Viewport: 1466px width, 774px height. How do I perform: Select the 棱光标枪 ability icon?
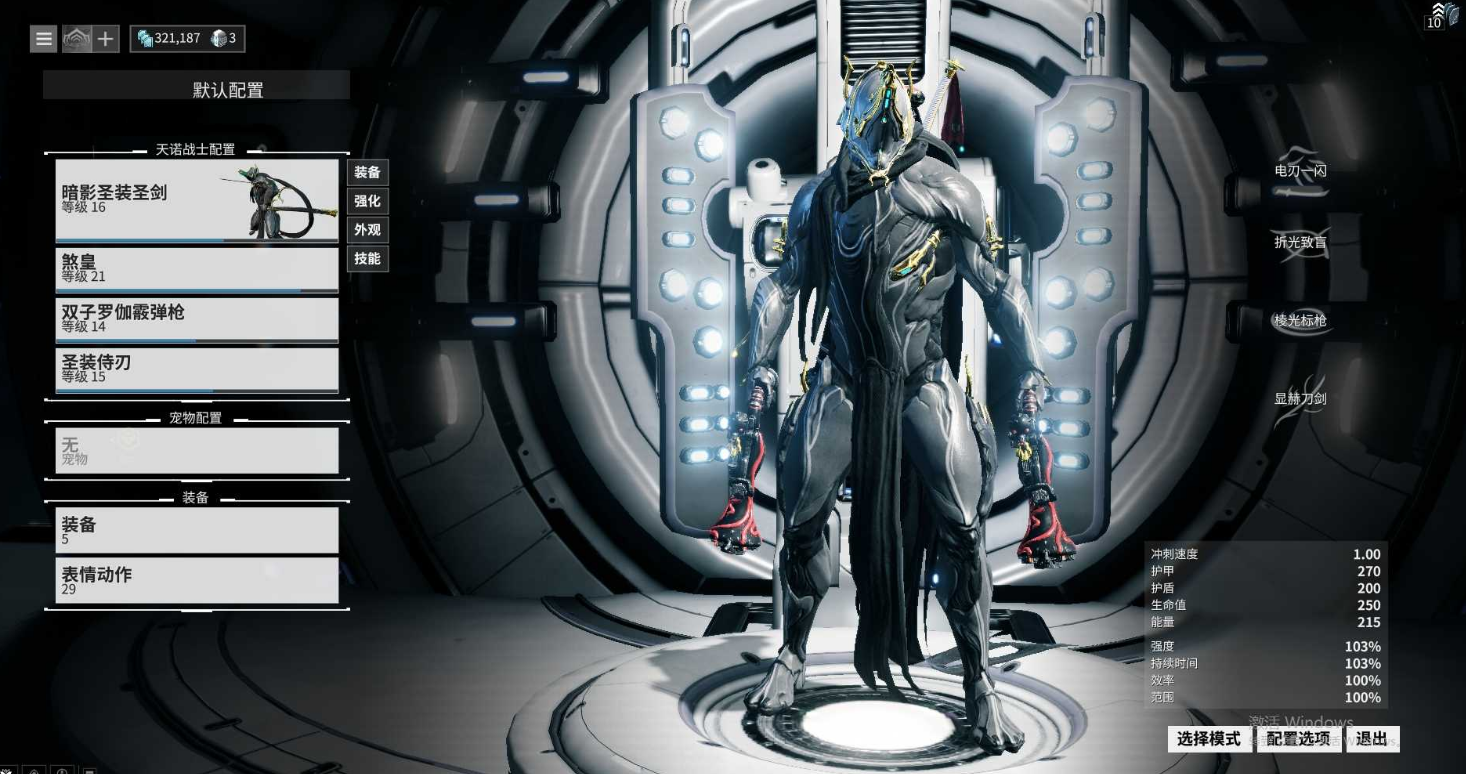pyautogui.click(x=1300, y=321)
